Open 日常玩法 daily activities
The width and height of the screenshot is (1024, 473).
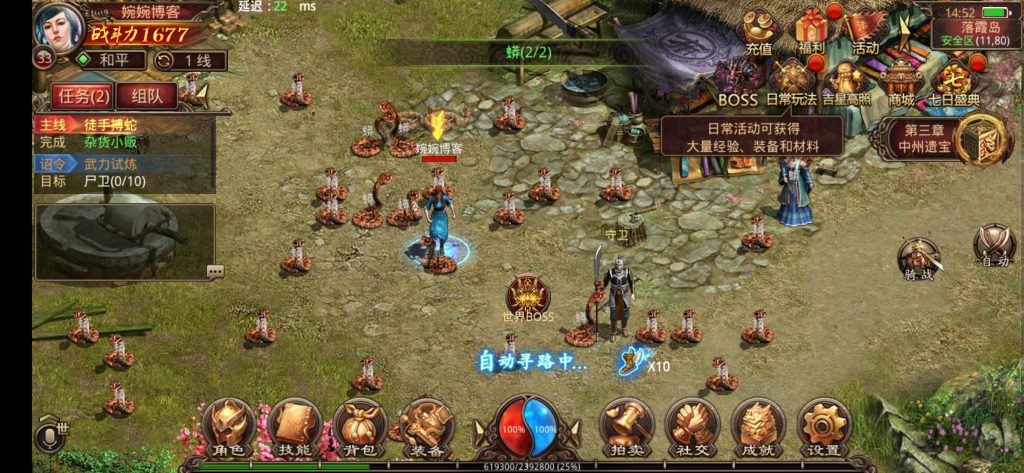pyautogui.click(x=791, y=82)
